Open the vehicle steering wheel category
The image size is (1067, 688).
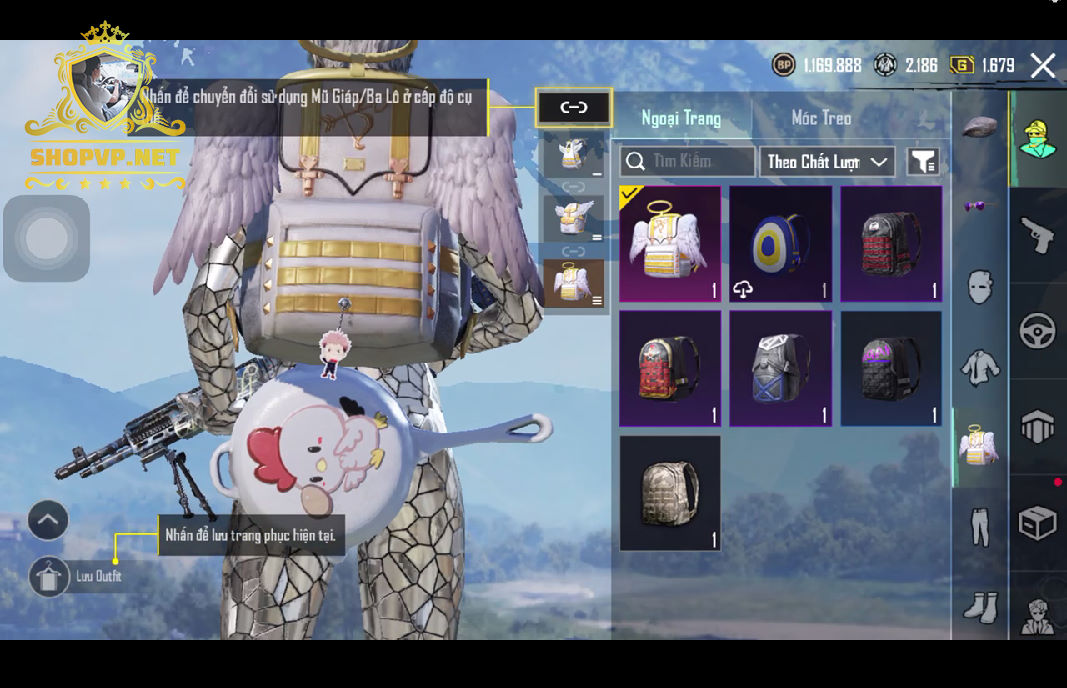[x=1037, y=331]
